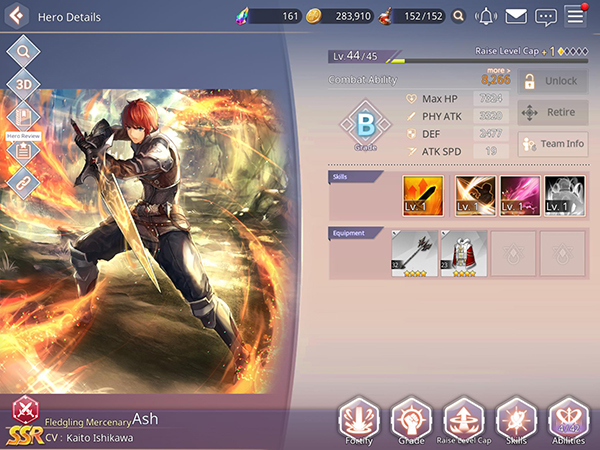Click the Unlock button

pos(552,81)
